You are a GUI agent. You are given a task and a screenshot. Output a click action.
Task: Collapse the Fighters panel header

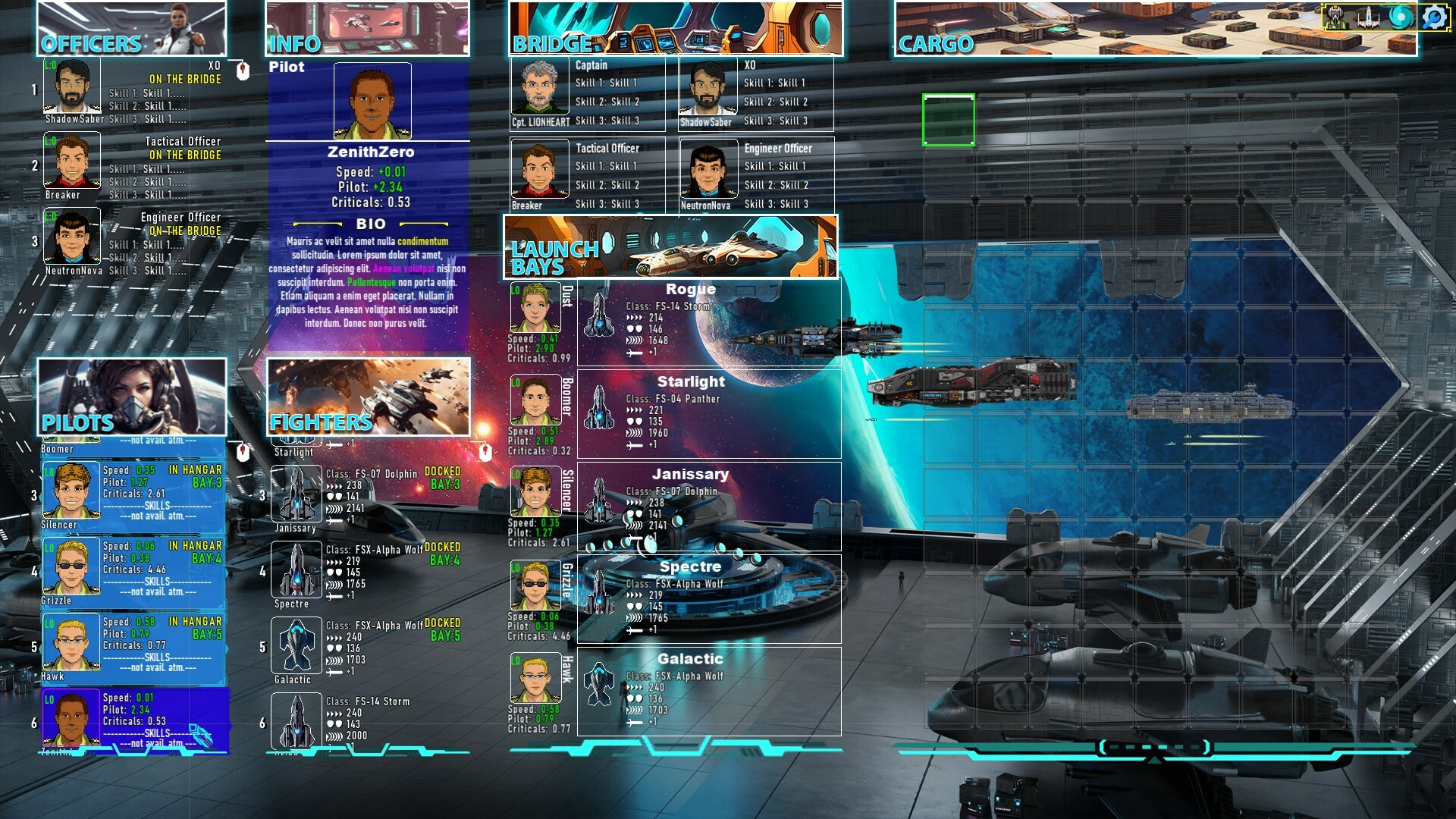pyautogui.click(x=322, y=422)
